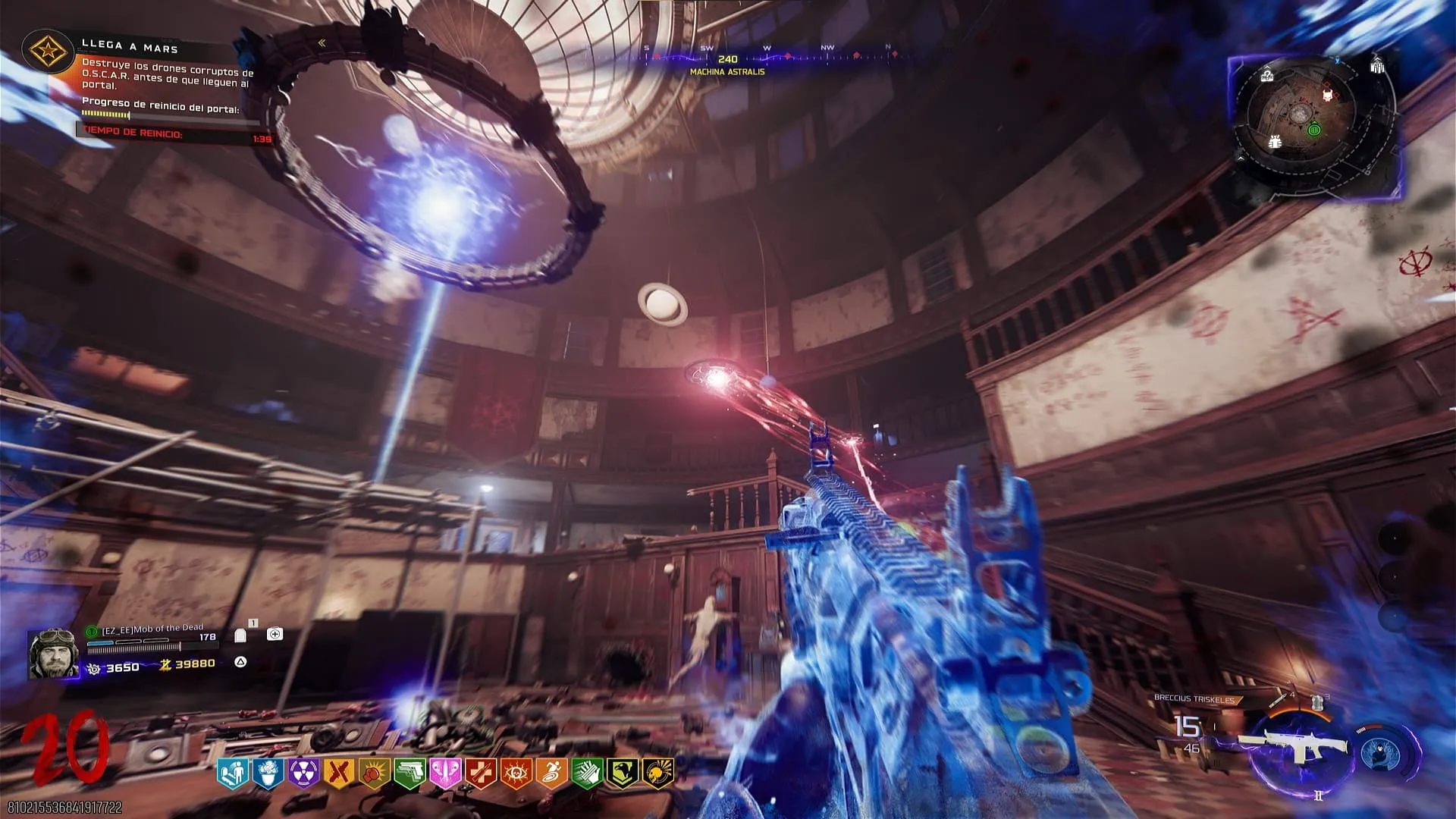Screen dimensions: 1456x819
Task: Click the eagle head perk icon
Action: 623,773
